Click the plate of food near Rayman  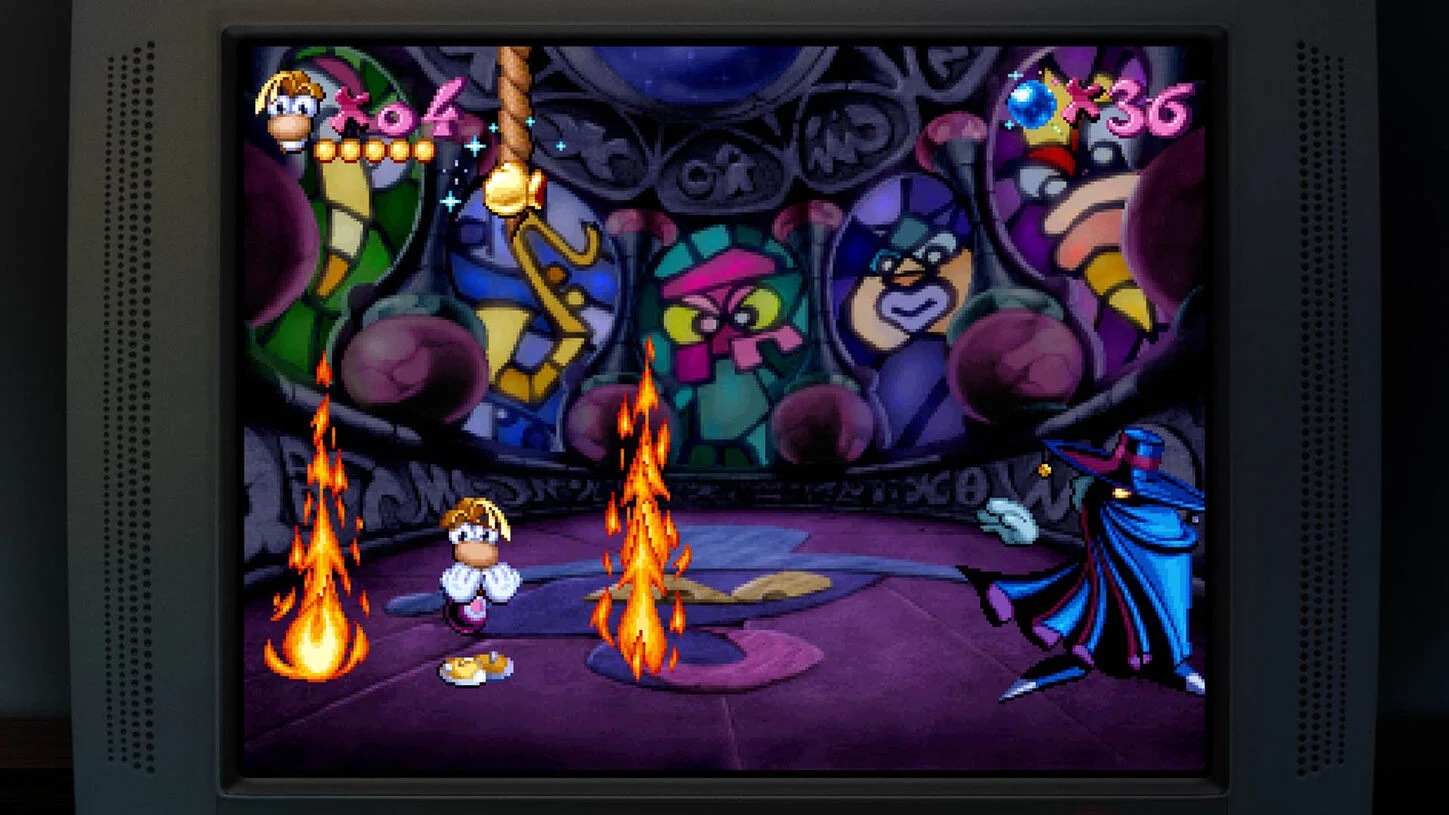tap(476, 663)
